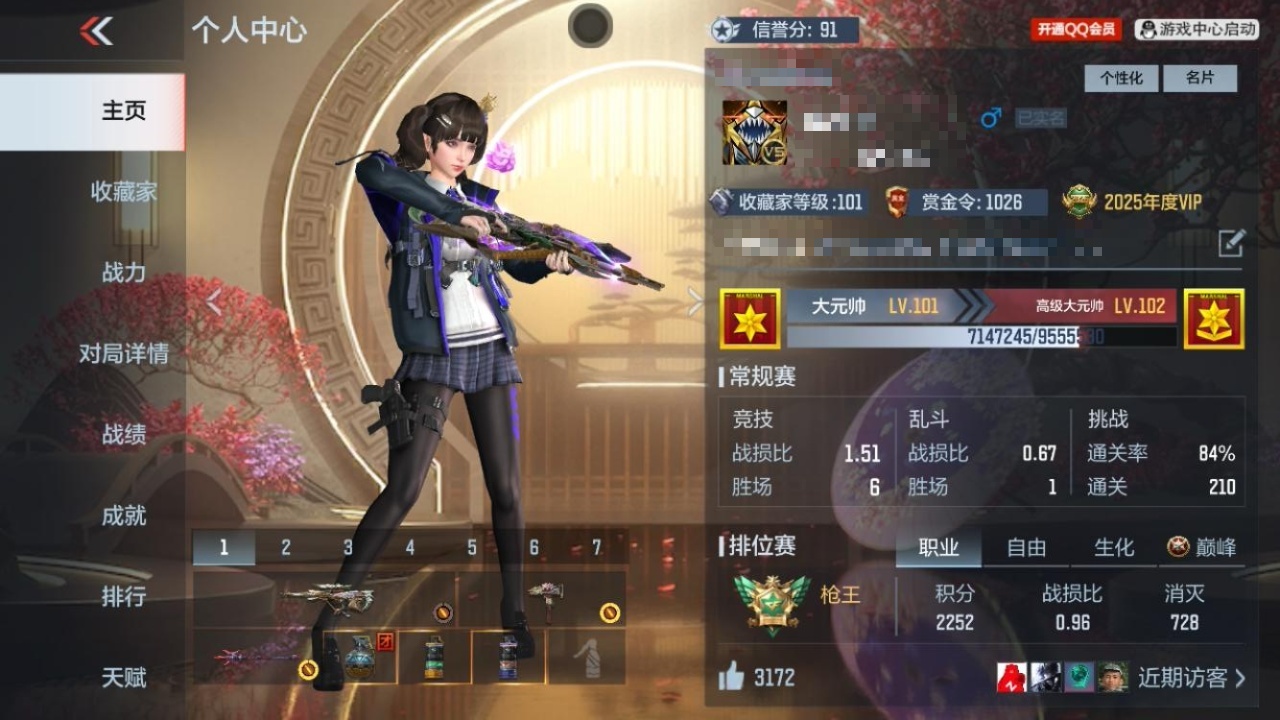Go back with the double-arrow button
Image resolution: width=1280 pixels, height=720 pixels.
[97, 32]
